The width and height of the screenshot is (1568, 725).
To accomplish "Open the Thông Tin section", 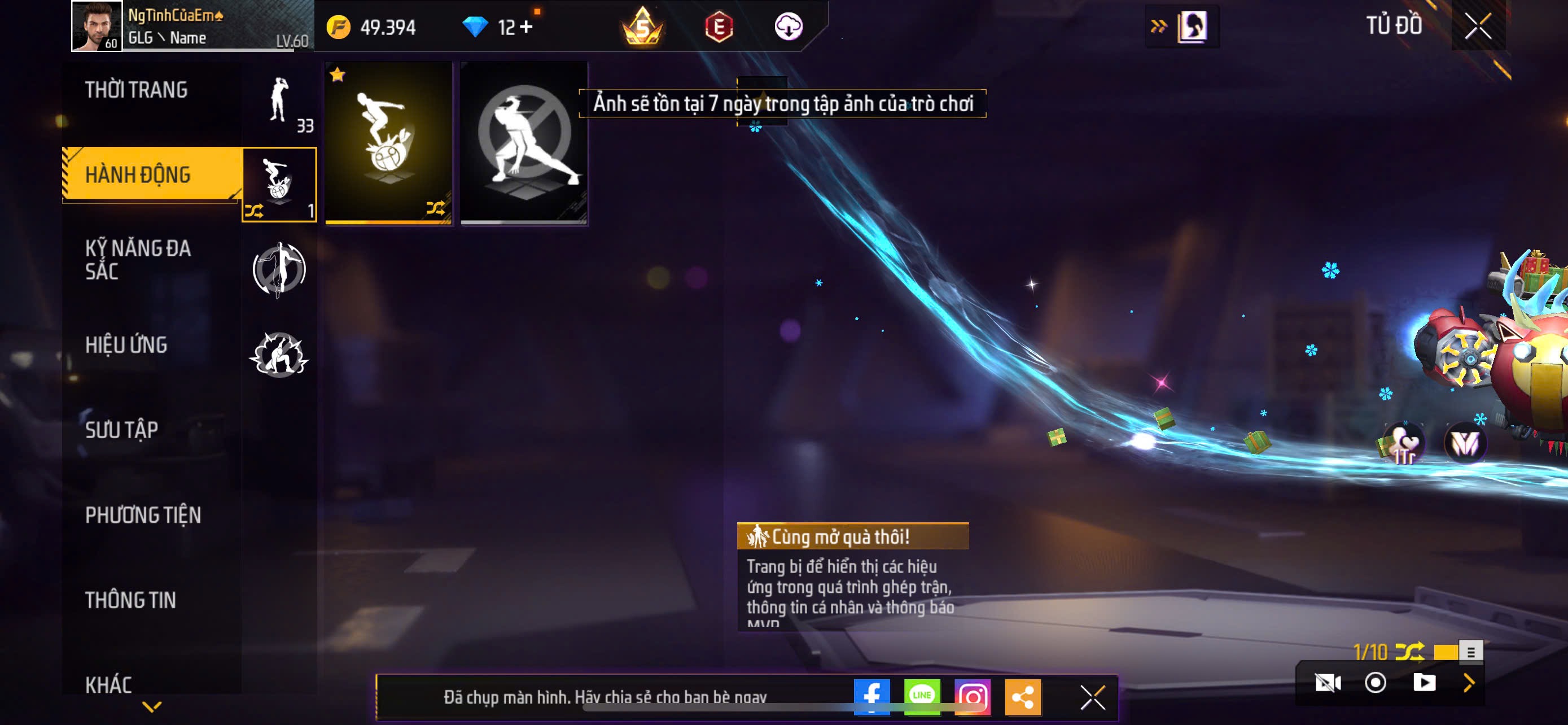I will point(130,600).
